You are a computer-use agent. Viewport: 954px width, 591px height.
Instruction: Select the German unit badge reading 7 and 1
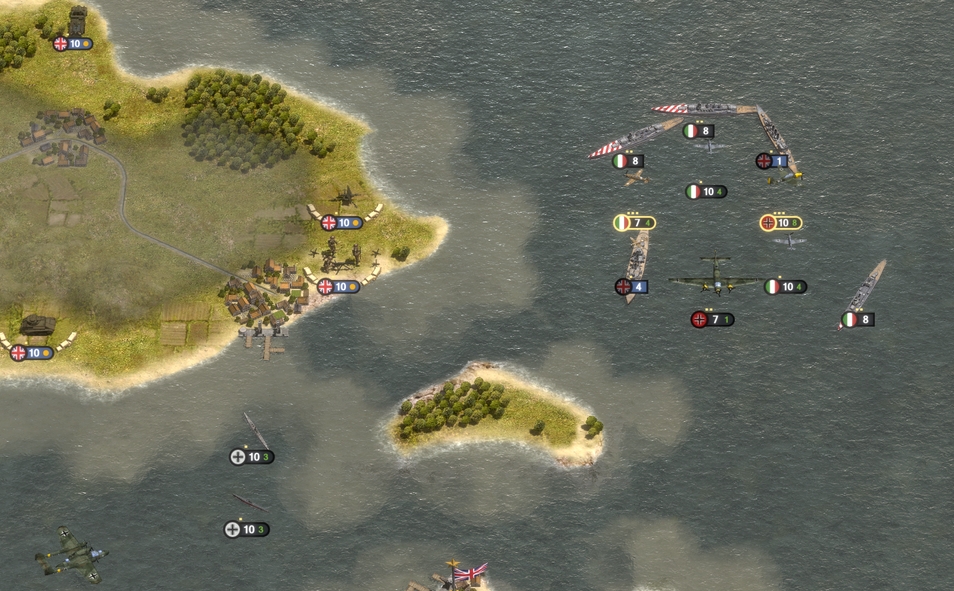pyautogui.click(x=712, y=320)
